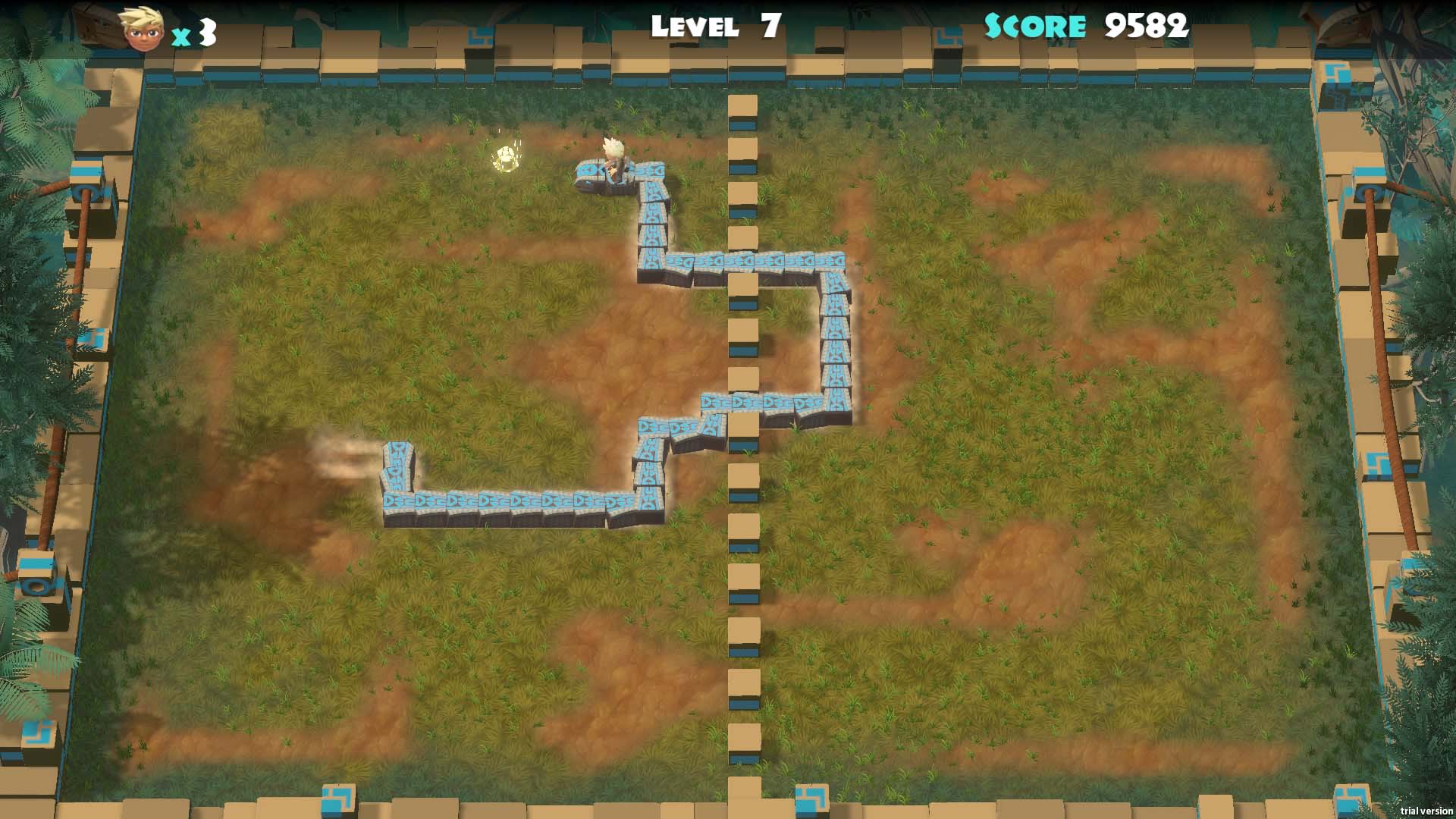1456x819 pixels.
Task: Click the Level 7 header text
Action: coord(713,25)
